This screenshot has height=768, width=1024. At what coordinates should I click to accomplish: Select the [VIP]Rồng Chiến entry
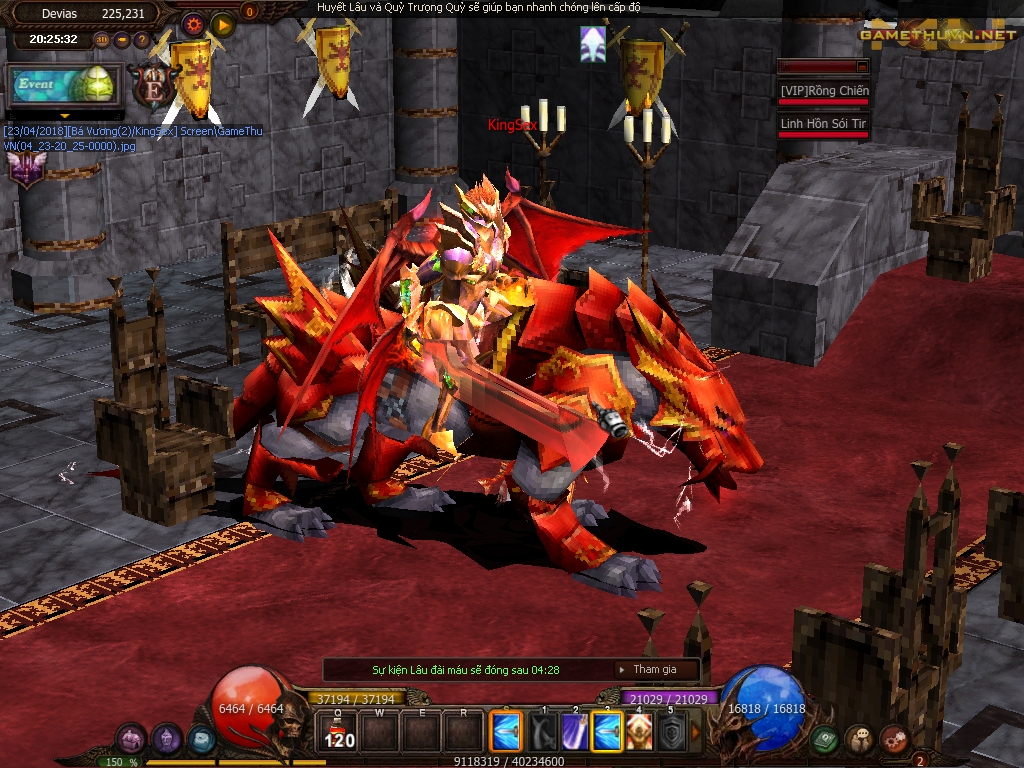tap(824, 91)
